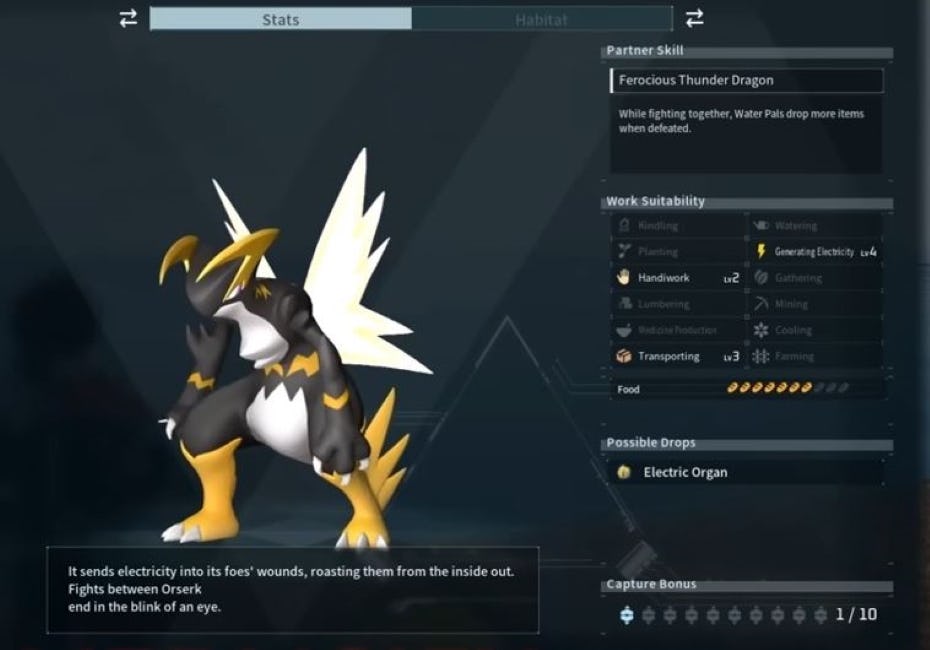Click the right swap arrows icon
930x650 pixels.
694,18
